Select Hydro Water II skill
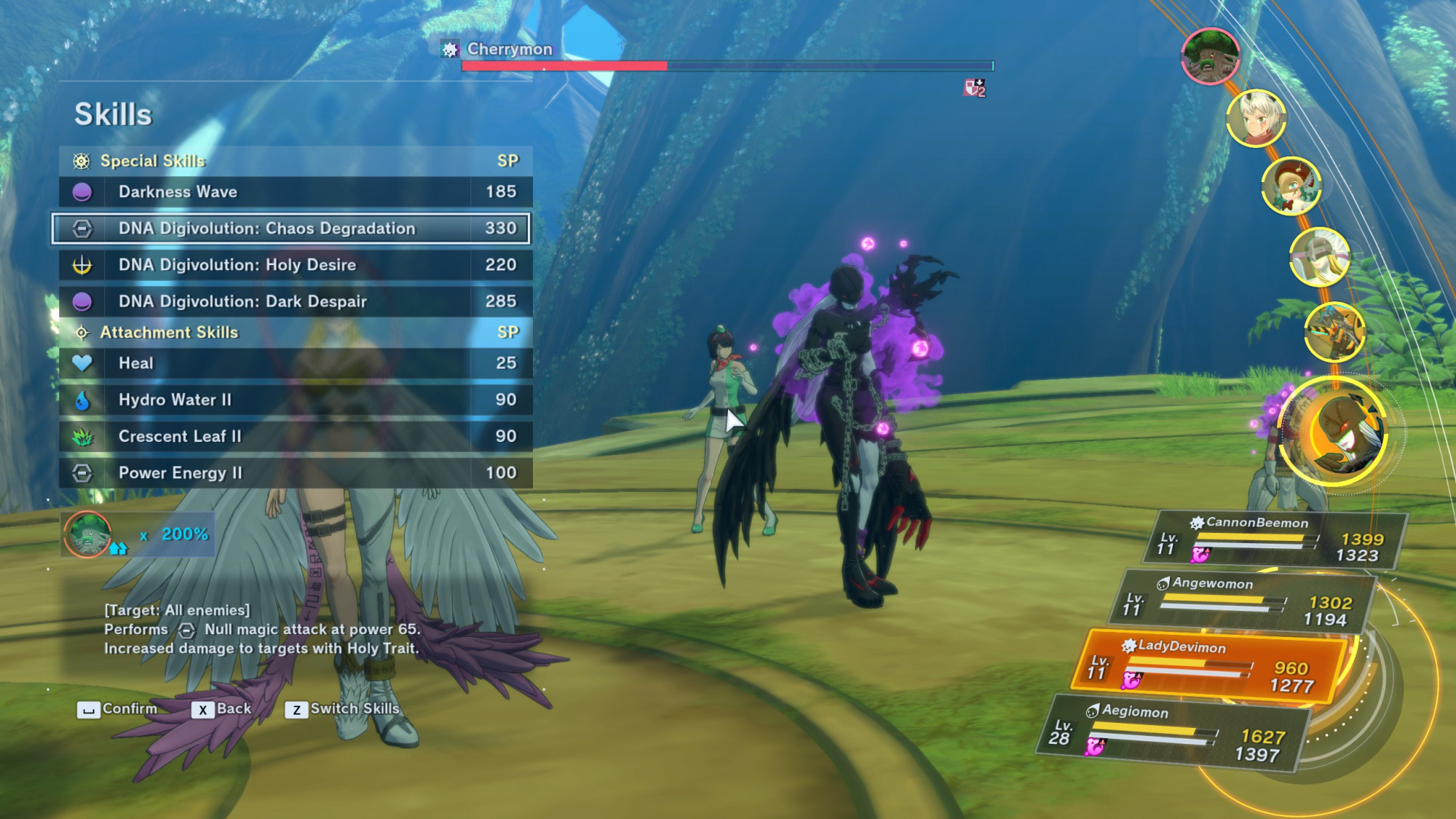Screen dimensions: 1456x819 click(x=295, y=400)
